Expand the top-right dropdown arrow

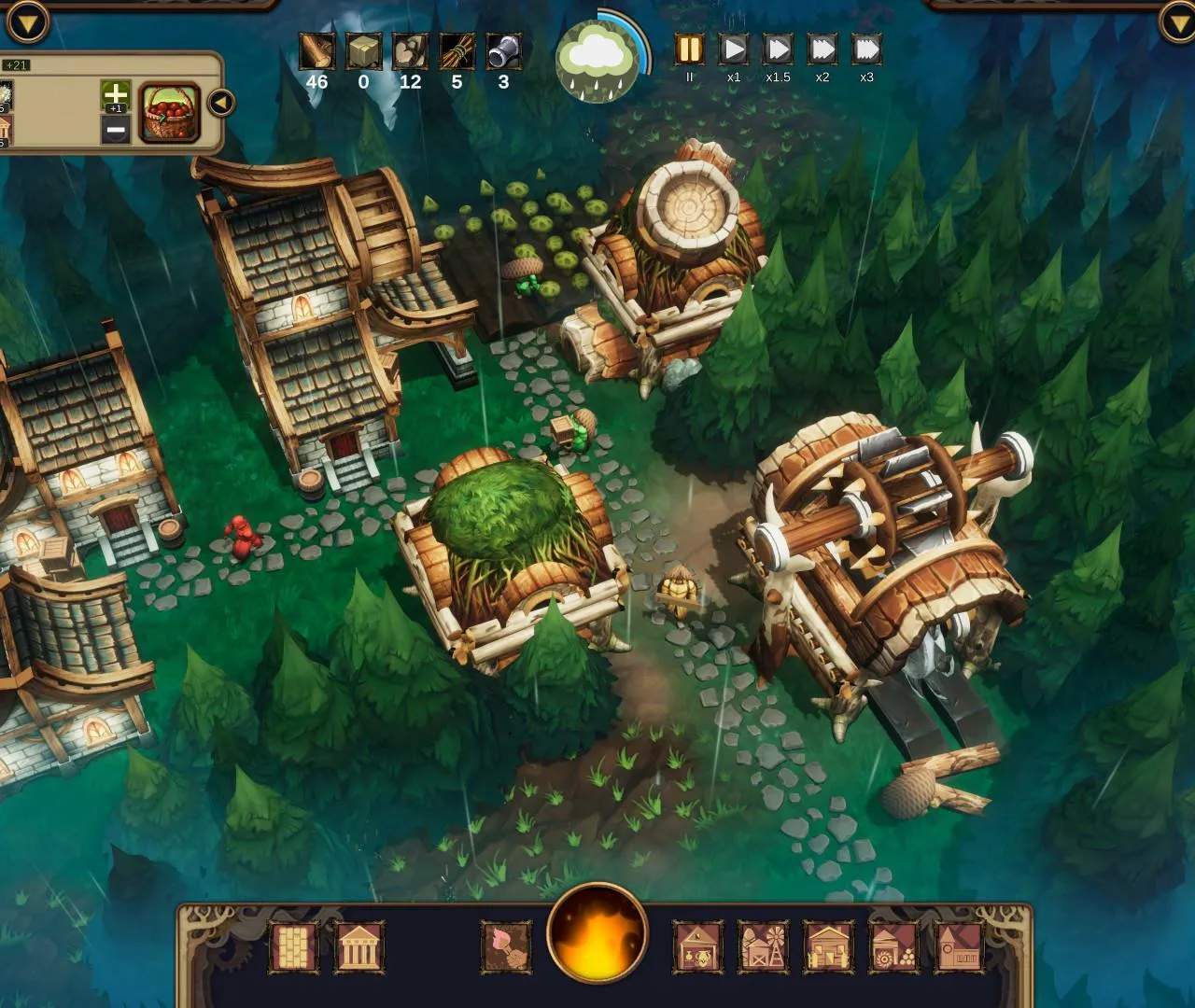(1176, 21)
